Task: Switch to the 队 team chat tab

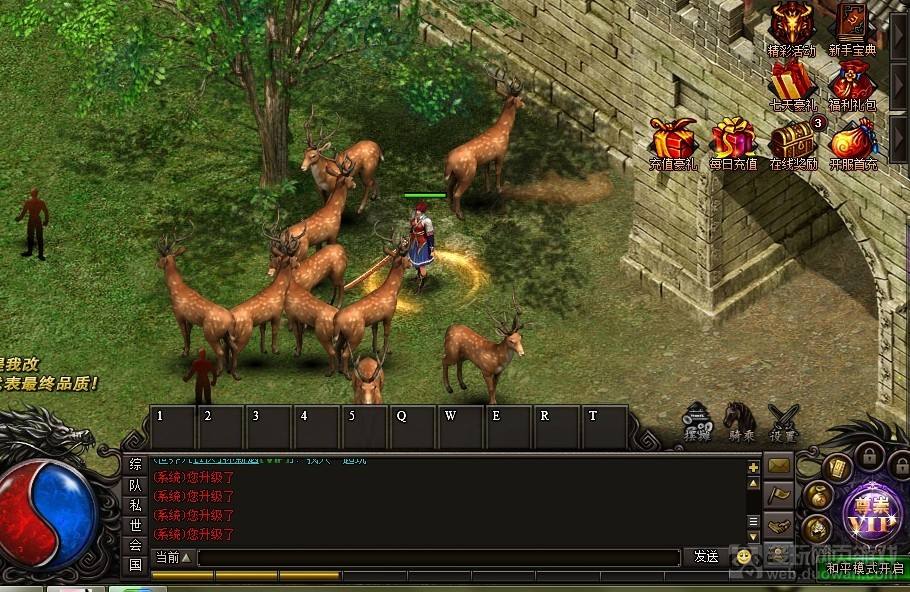Action: (x=136, y=485)
